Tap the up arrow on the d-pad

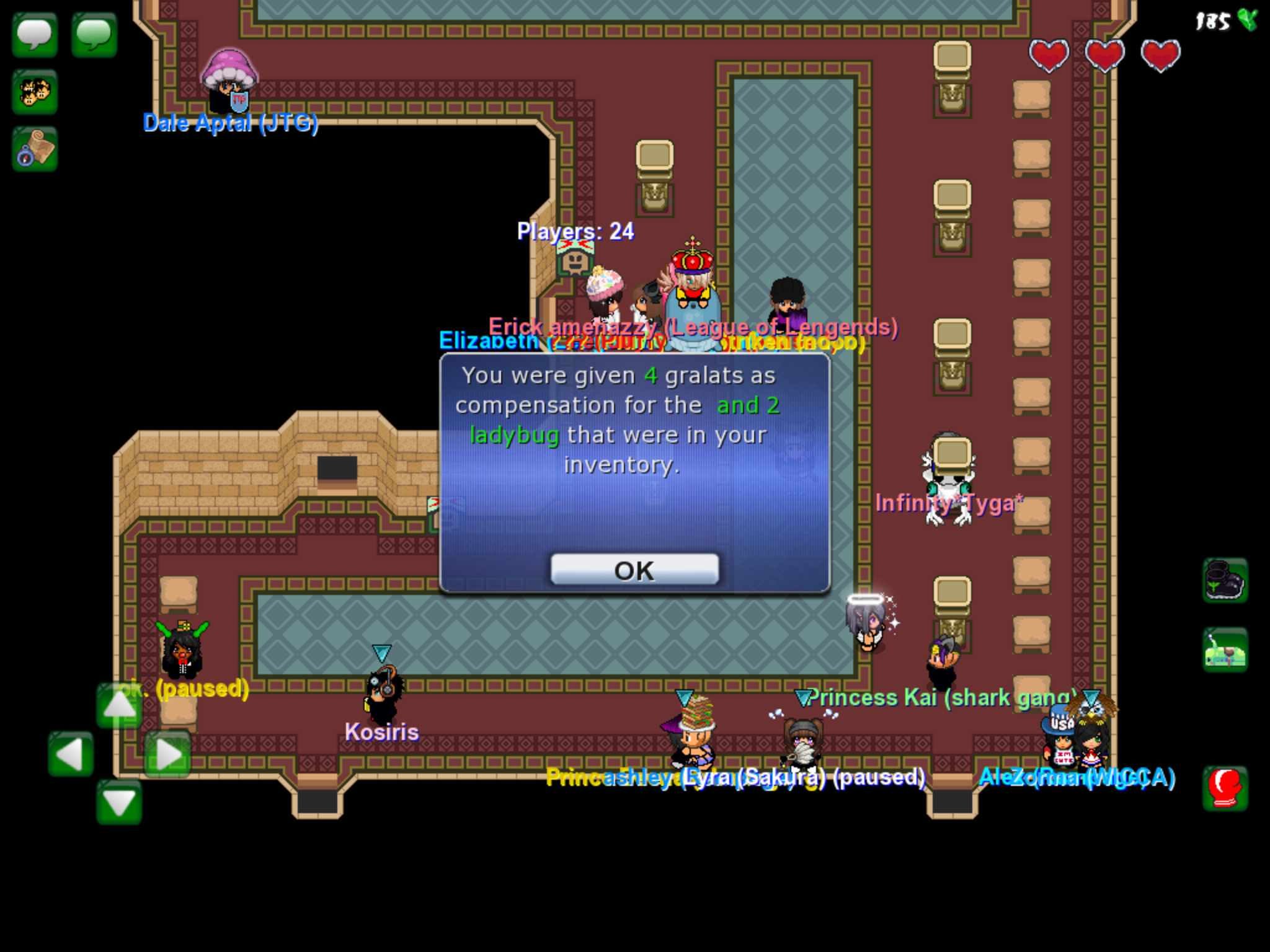[x=118, y=705]
